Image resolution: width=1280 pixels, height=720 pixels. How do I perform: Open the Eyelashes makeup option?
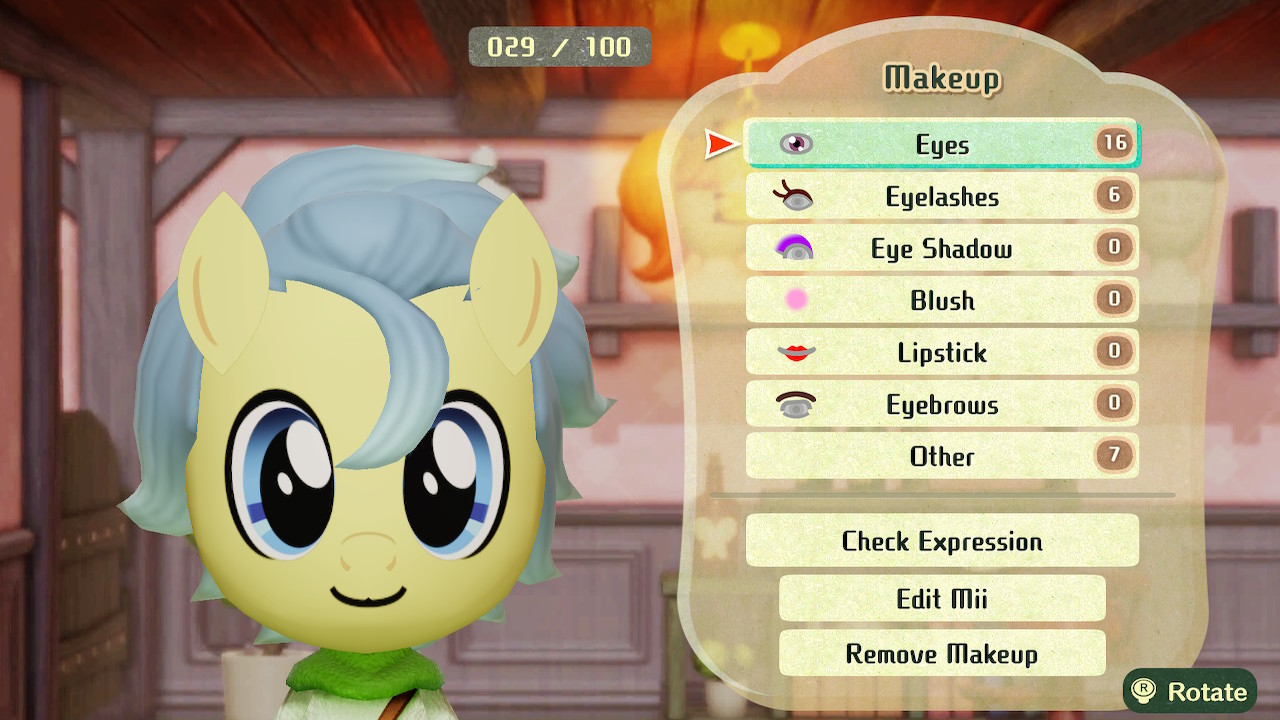[941, 197]
